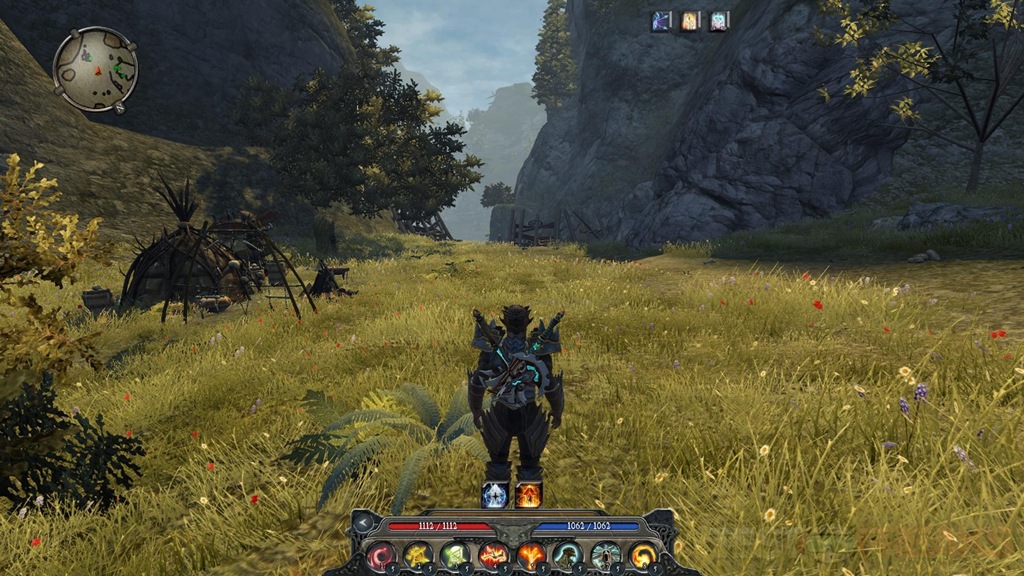
Task: Cast the red explosion skill in slot 4
Action: [493, 555]
